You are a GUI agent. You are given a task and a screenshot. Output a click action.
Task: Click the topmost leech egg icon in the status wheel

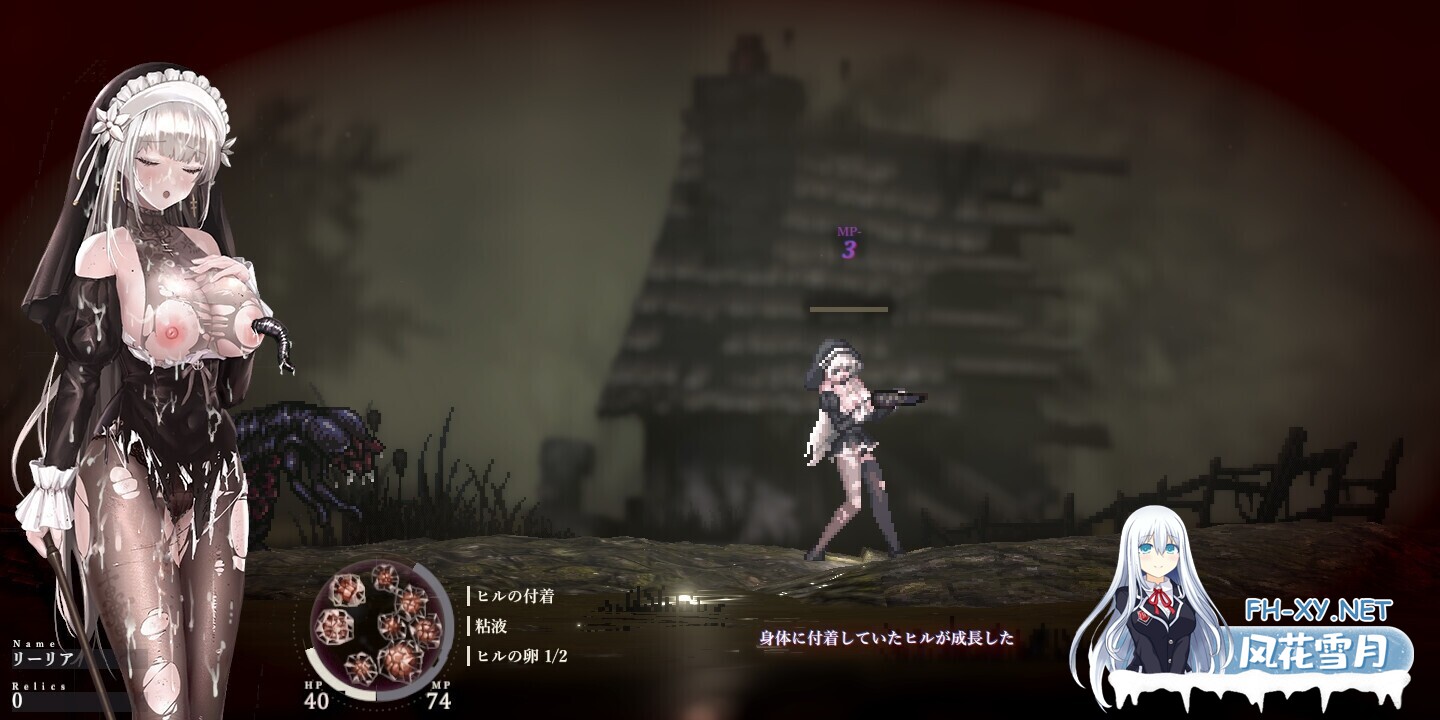(x=384, y=578)
